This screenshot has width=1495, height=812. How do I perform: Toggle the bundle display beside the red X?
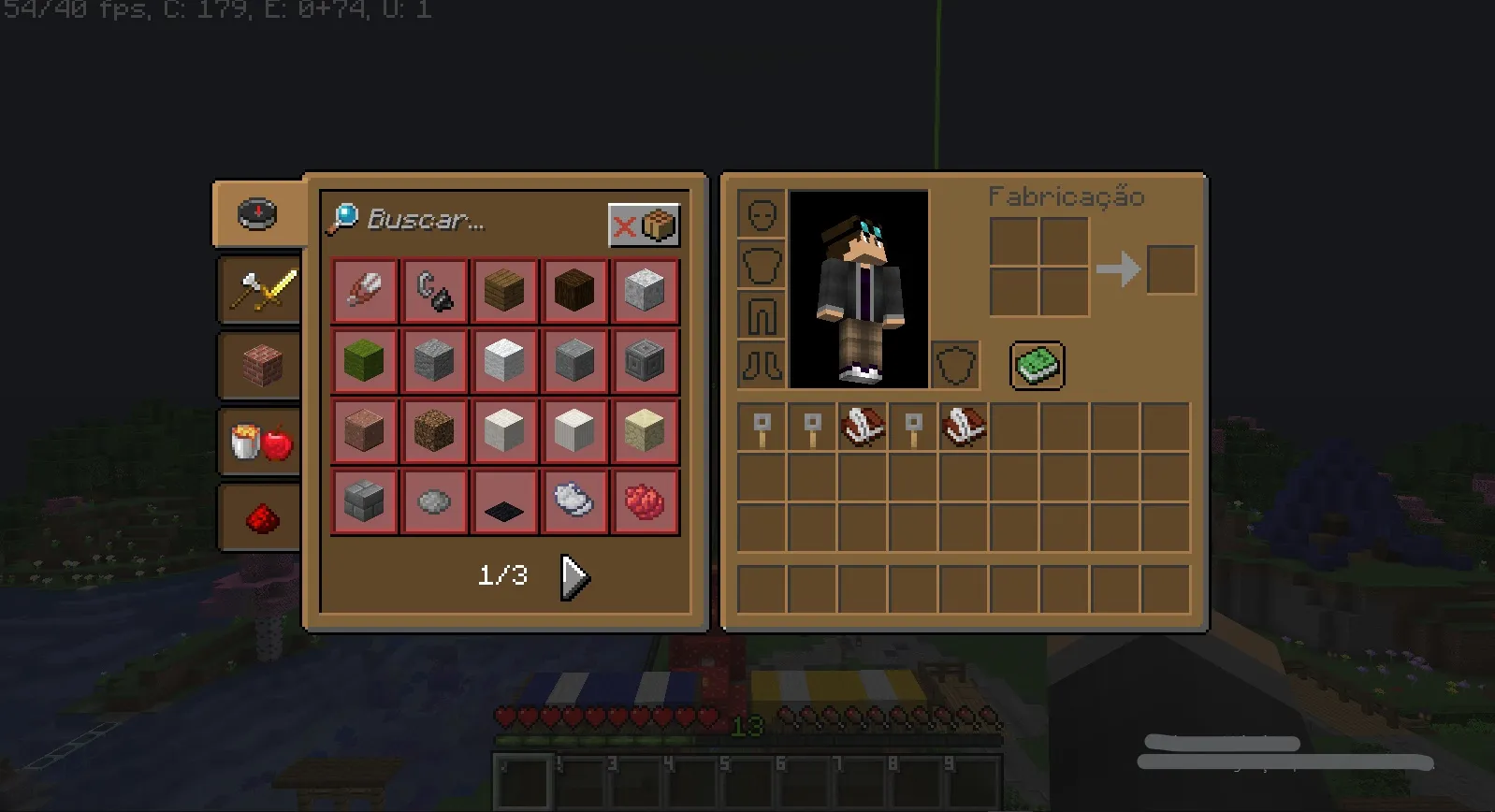(657, 223)
